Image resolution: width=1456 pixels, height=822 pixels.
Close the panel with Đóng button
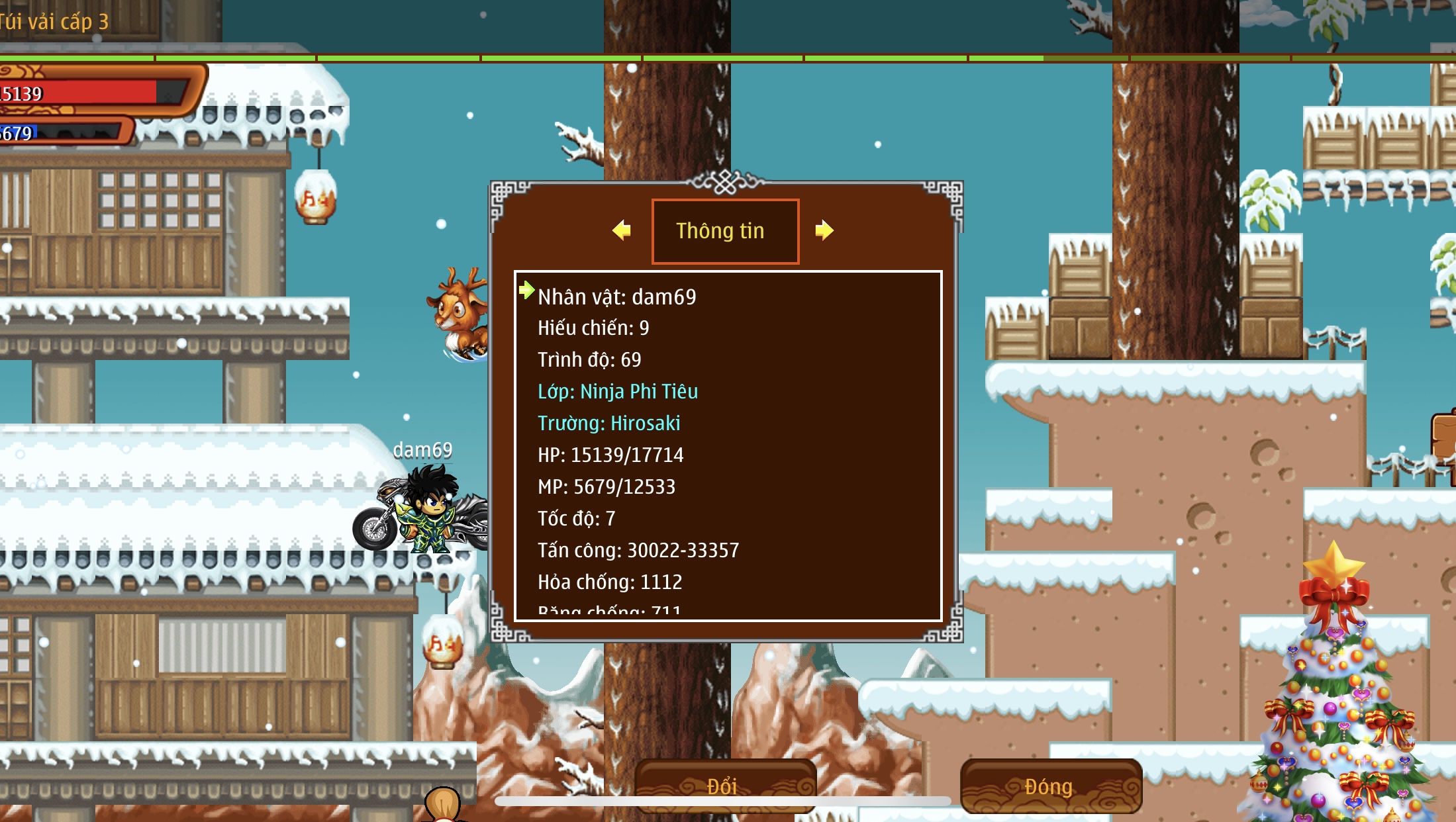point(1050,786)
